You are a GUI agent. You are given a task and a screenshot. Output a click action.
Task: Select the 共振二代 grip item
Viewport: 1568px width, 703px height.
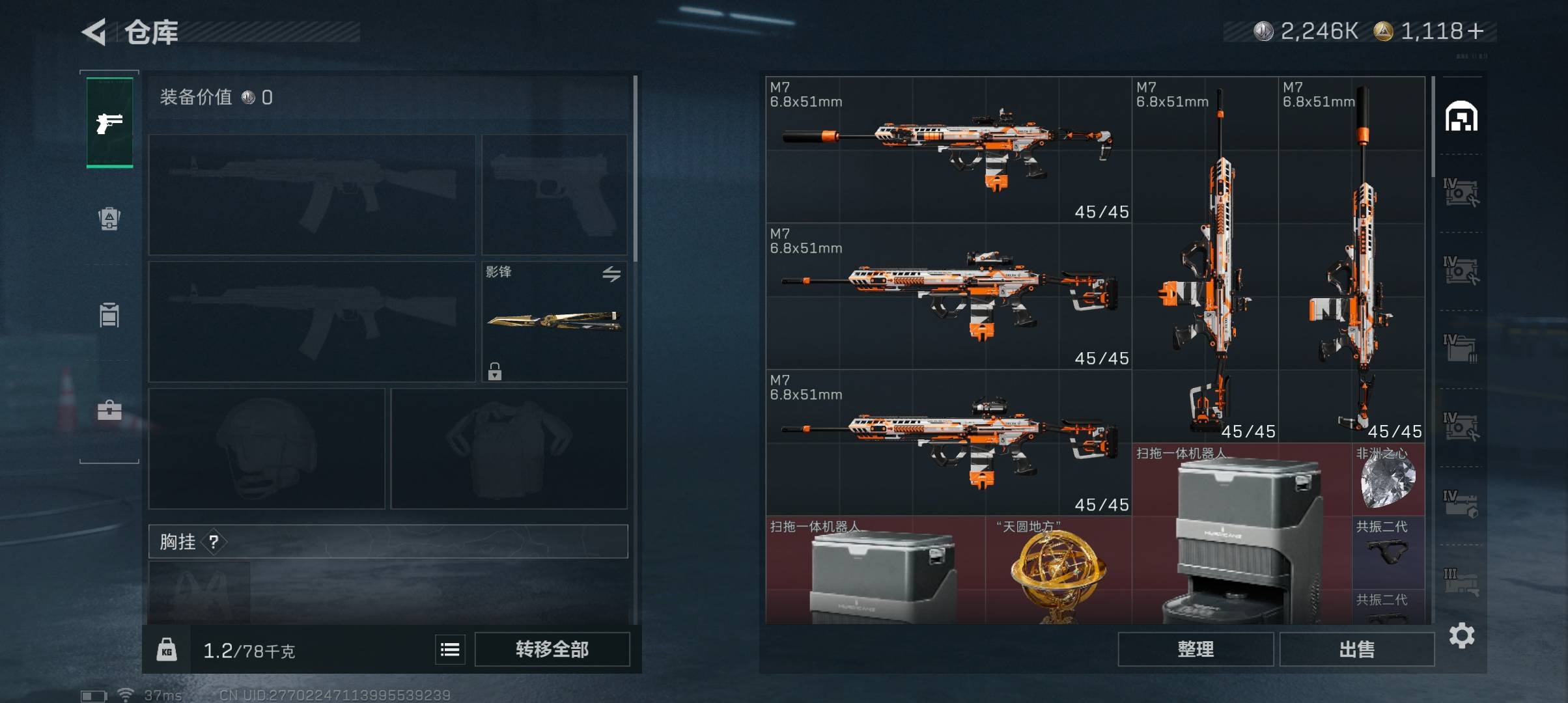(1388, 547)
